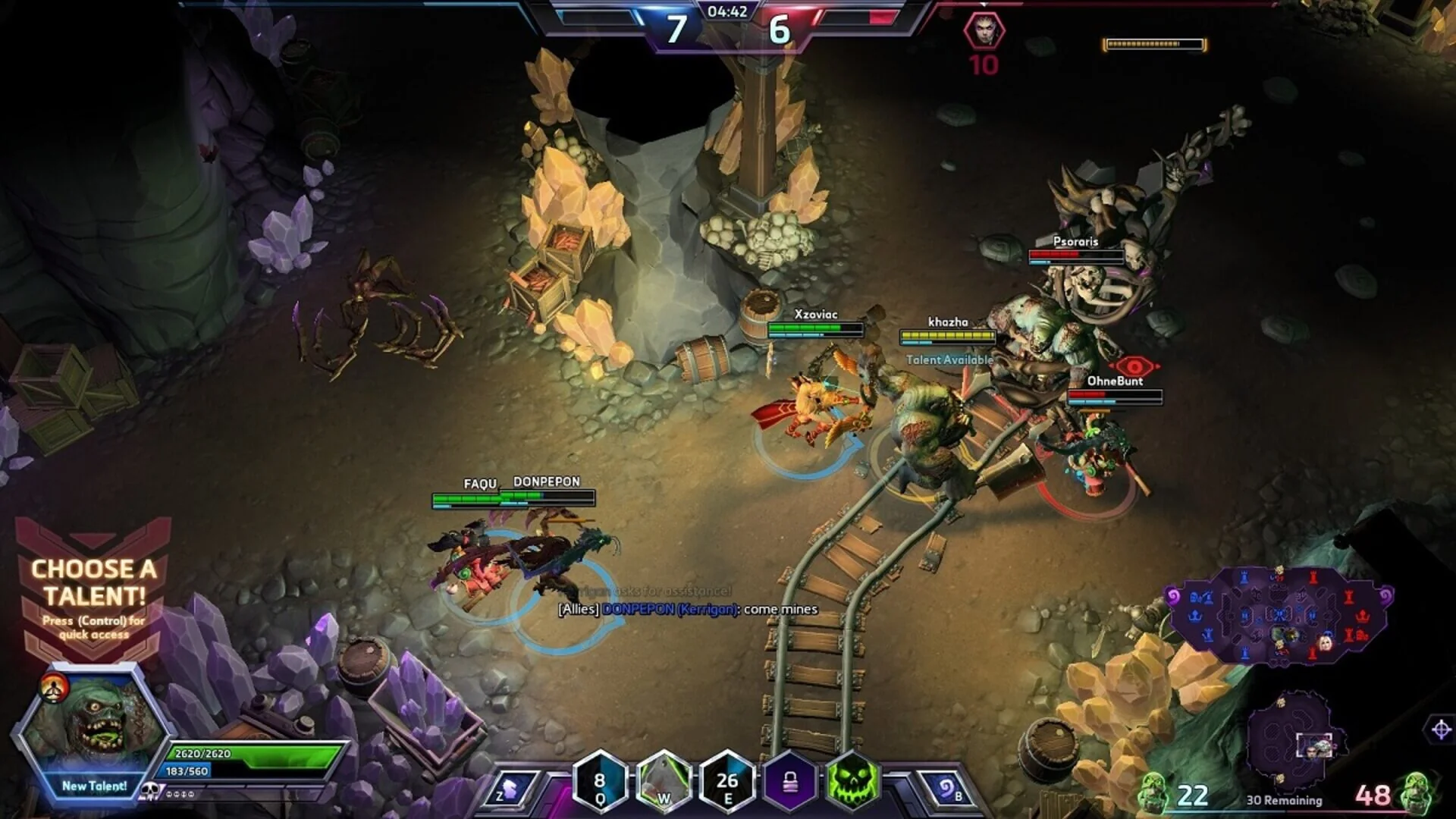Screen dimensions: 1456x819
Task: Summon mount with the horse icon
Action: [511, 789]
